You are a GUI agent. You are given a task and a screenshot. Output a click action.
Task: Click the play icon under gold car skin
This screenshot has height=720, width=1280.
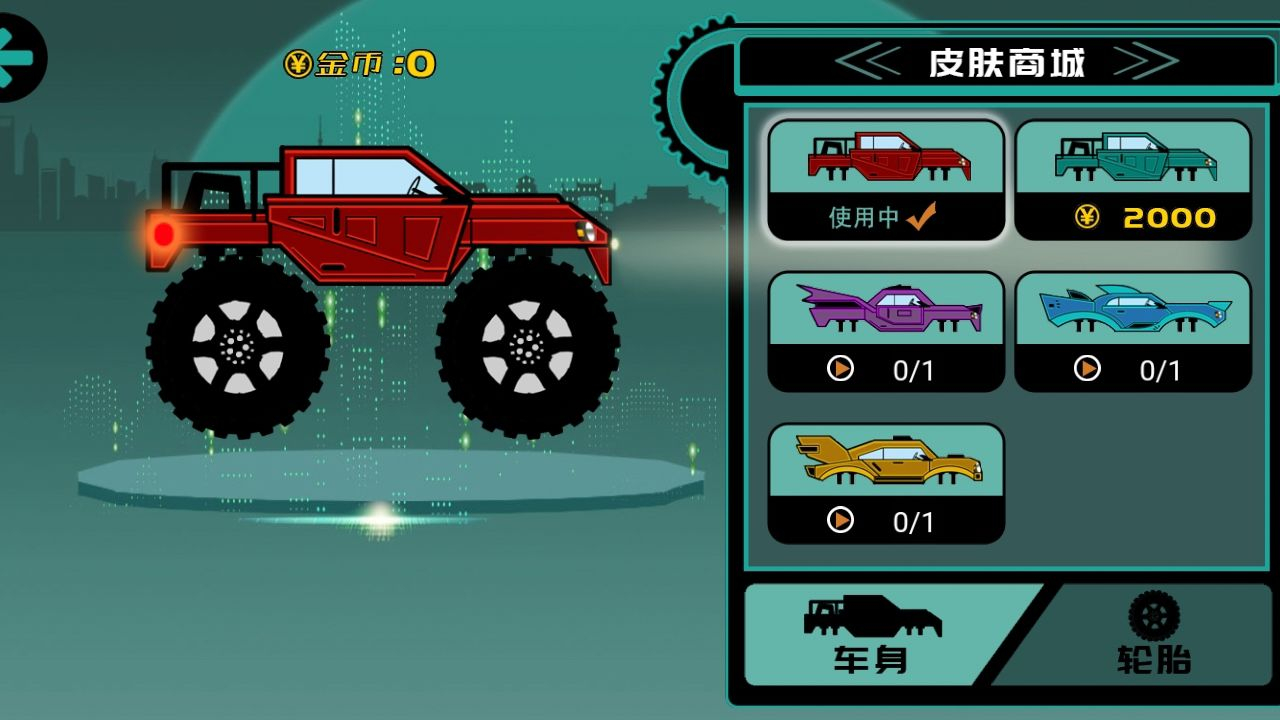pos(841,521)
